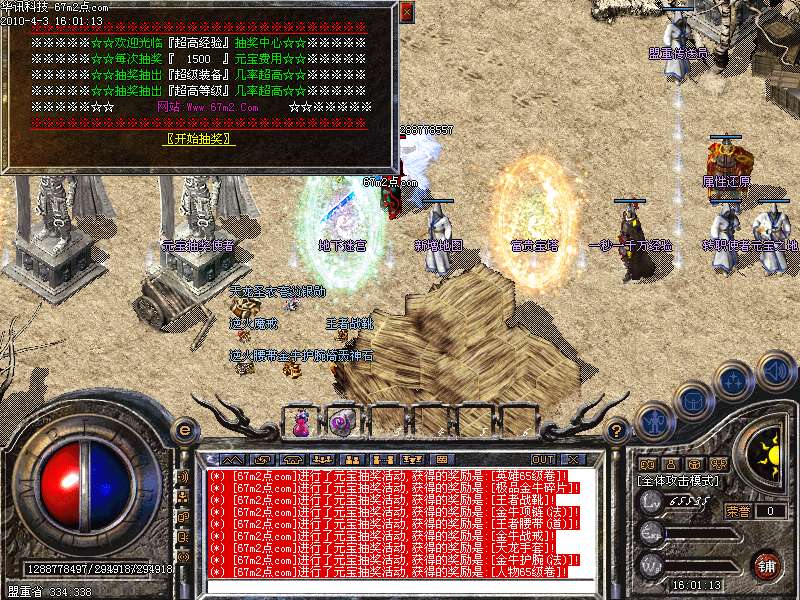
Task: Click the X button beside OUT
Action: (x=572, y=459)
